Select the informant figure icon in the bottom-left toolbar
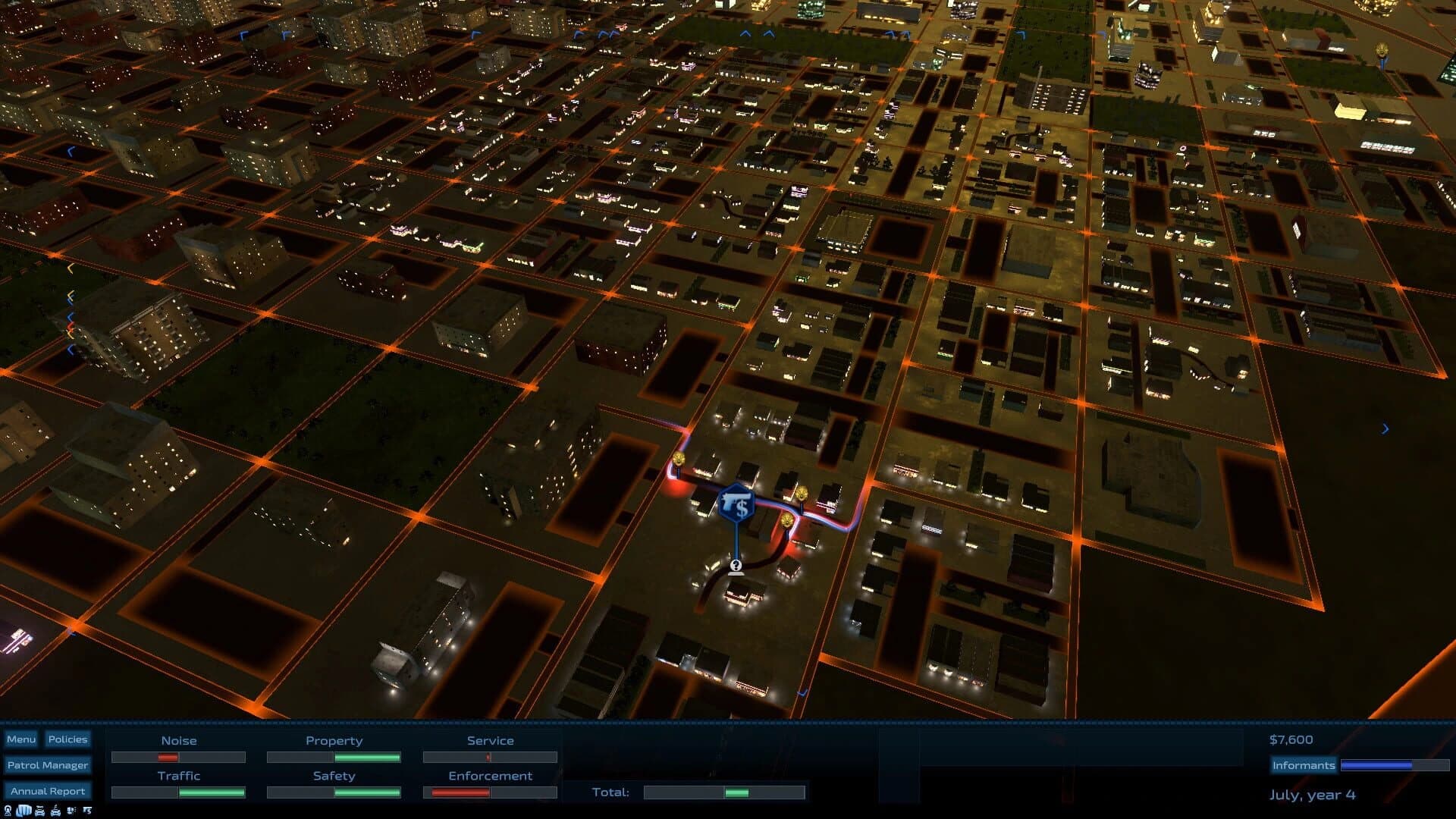The height and width of the screenshot is (819, 1456). tap(8, 810)
